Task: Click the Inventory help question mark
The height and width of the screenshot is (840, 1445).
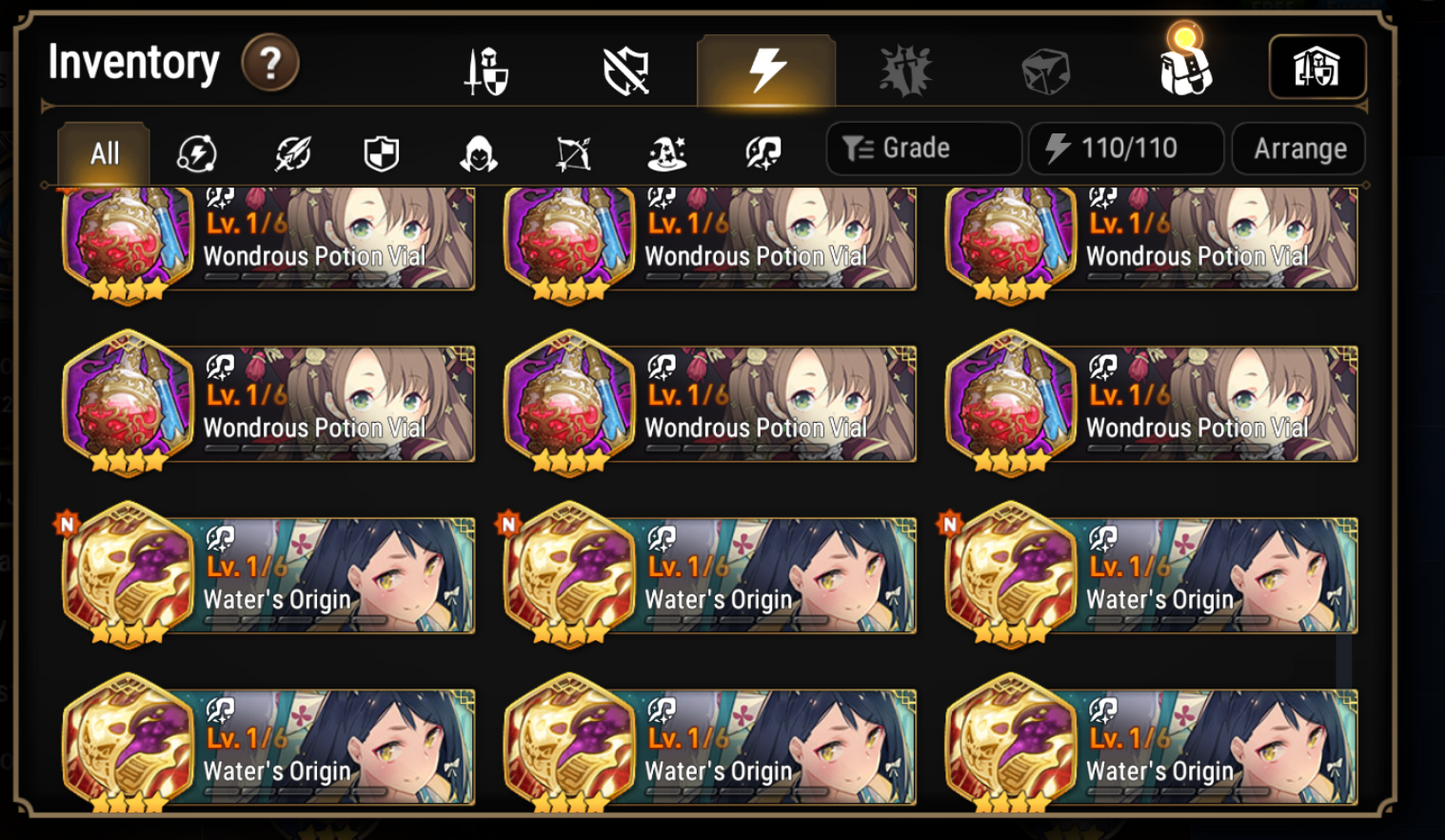Action: (x=268, y=62)
